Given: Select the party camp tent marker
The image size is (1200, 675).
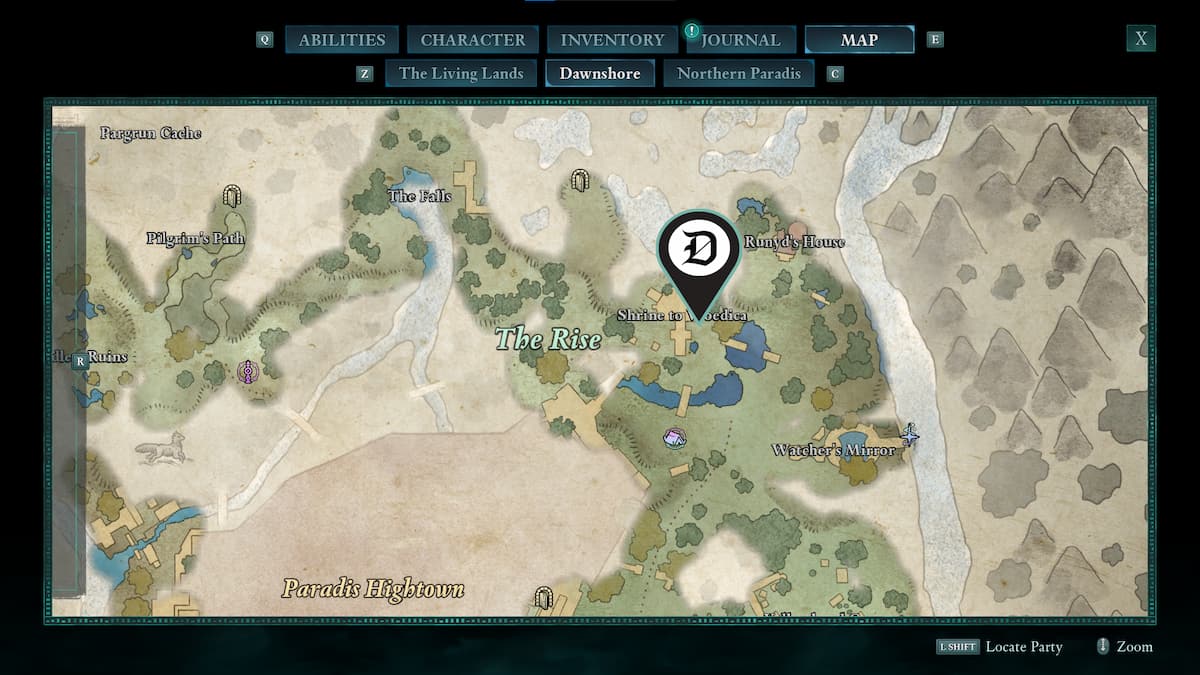Looking at the screenshot, I should [675, 437].
